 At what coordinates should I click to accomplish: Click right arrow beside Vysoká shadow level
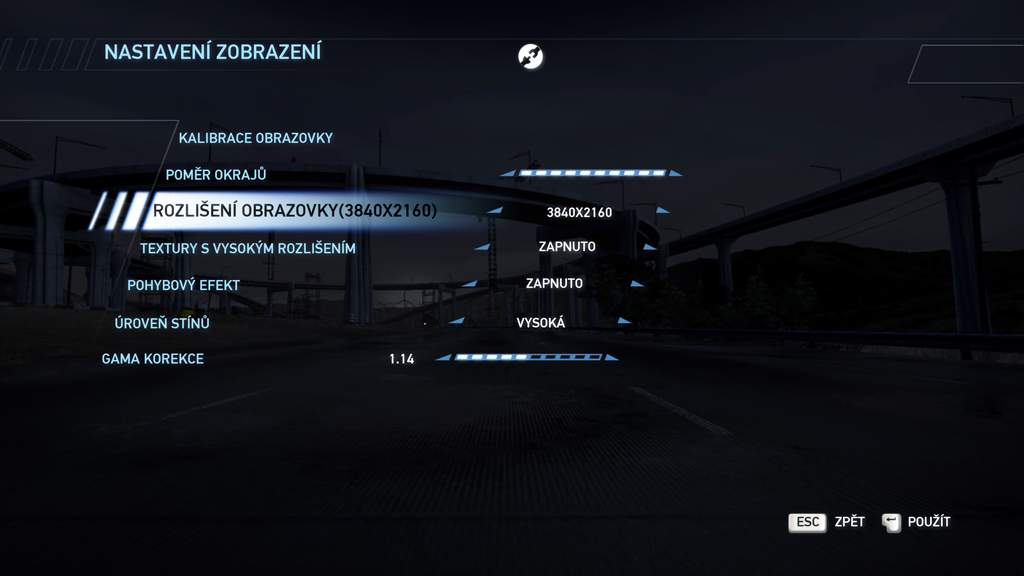tap(624, 322)
